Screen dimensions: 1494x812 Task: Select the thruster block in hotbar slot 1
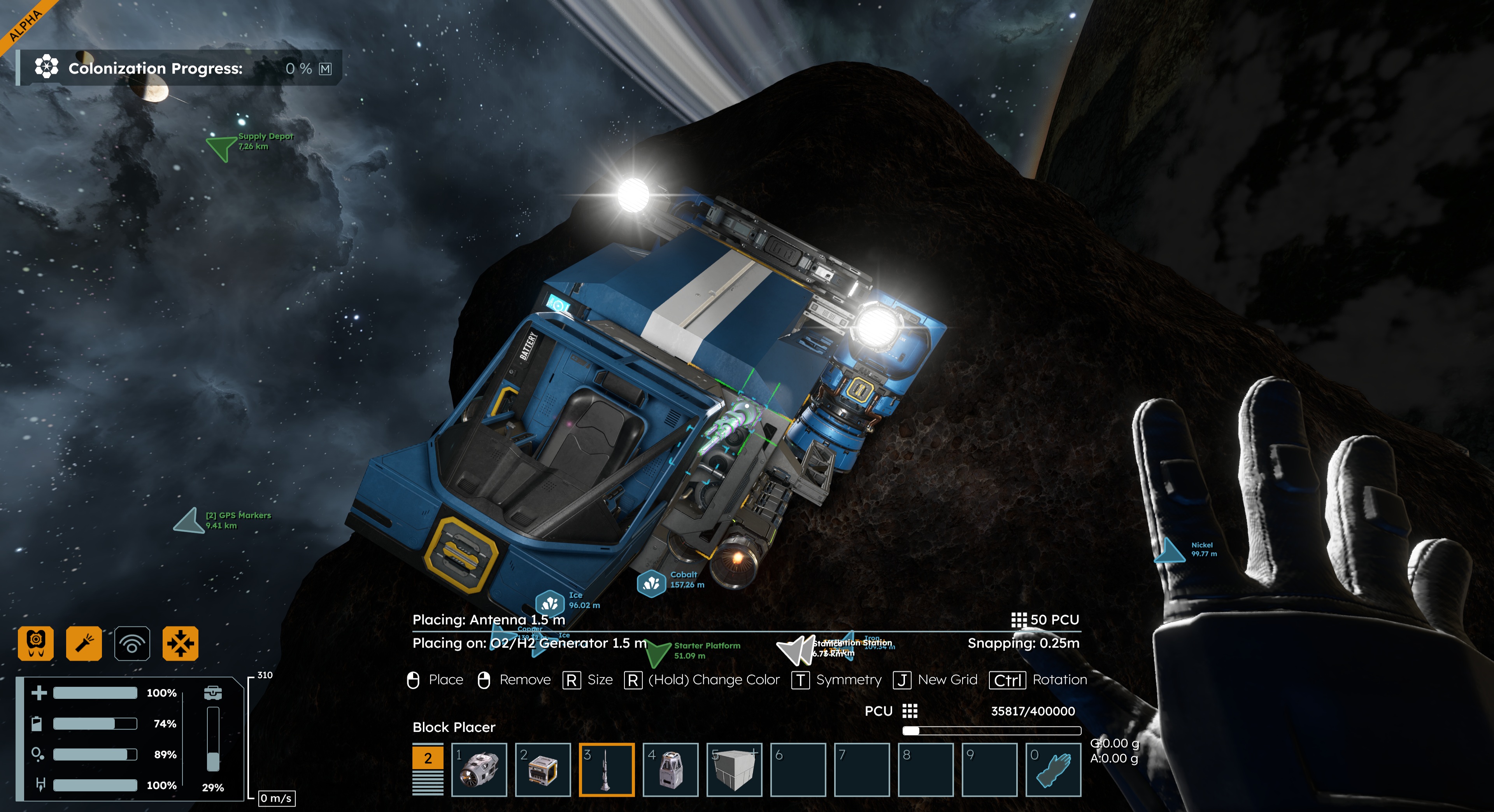pyautogui.click(x=479, y=770)
